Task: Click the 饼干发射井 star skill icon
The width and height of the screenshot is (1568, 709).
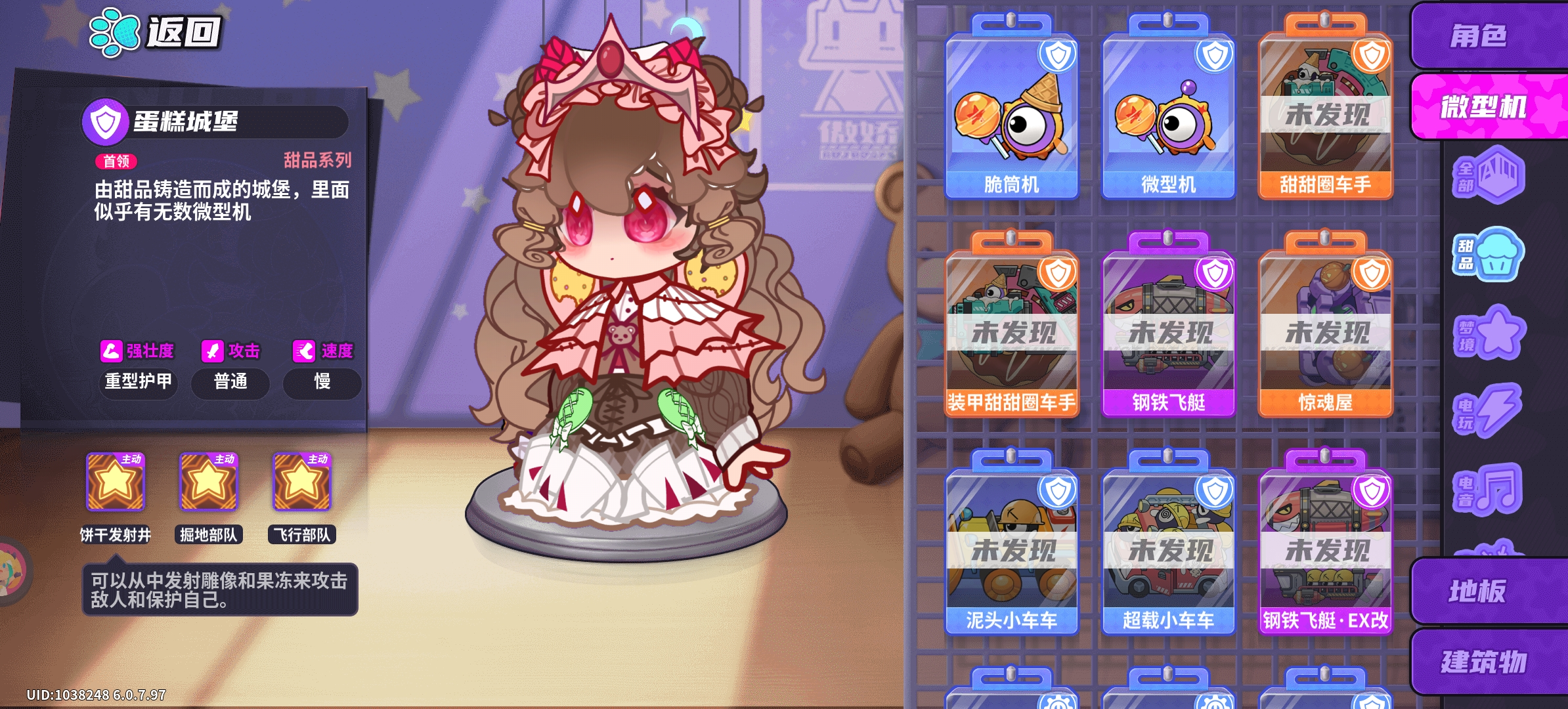Action: 114,483
